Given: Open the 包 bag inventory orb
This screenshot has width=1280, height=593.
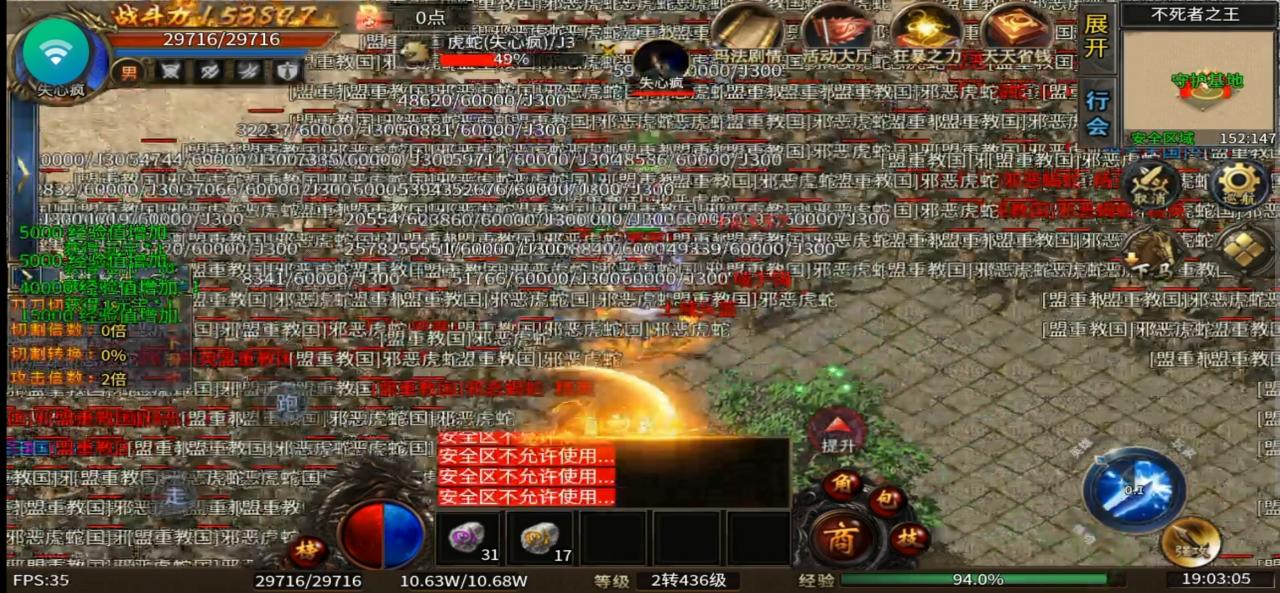Looking at the screenshot, I should (x=886, y=499).
